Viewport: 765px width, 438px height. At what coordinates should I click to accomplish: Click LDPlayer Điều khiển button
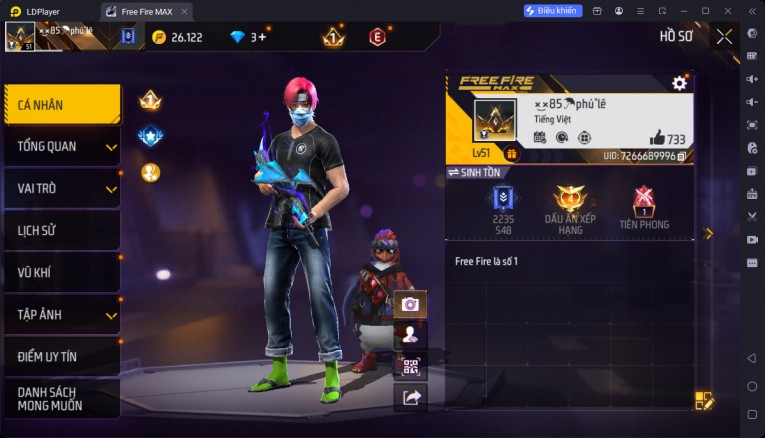[553, 10]
